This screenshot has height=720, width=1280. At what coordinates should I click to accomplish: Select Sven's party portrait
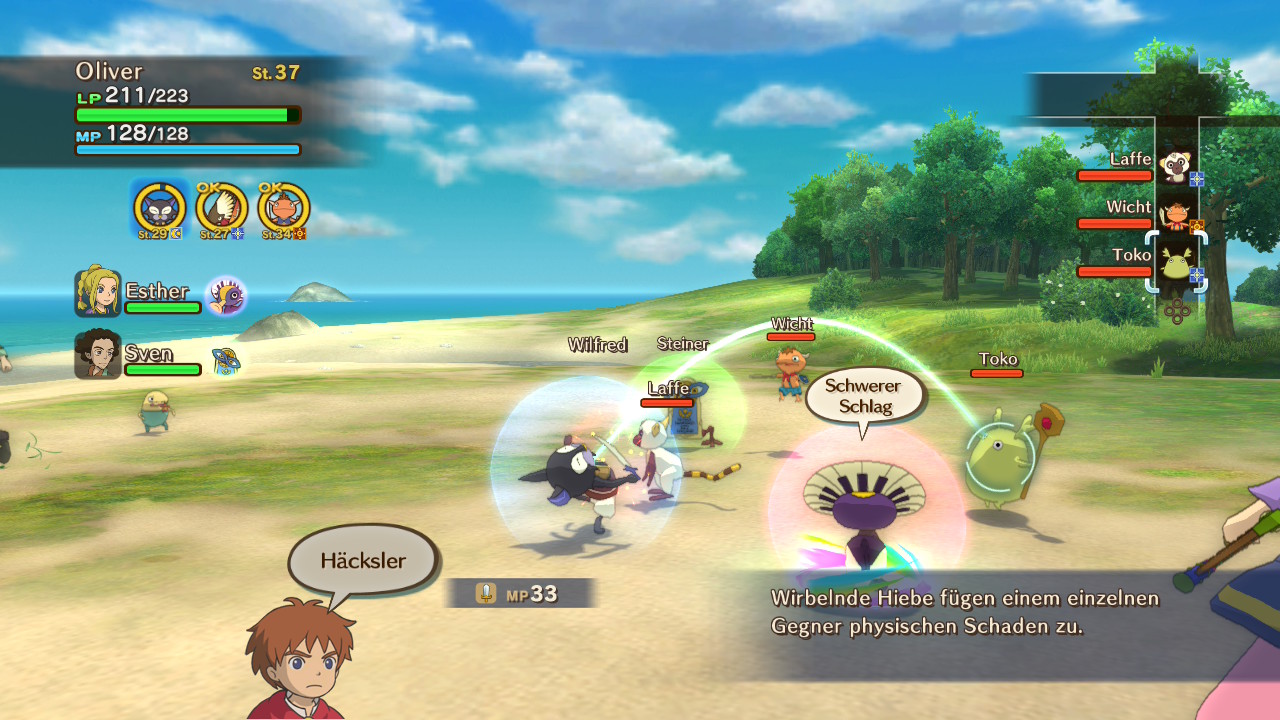tap(98, 355)
